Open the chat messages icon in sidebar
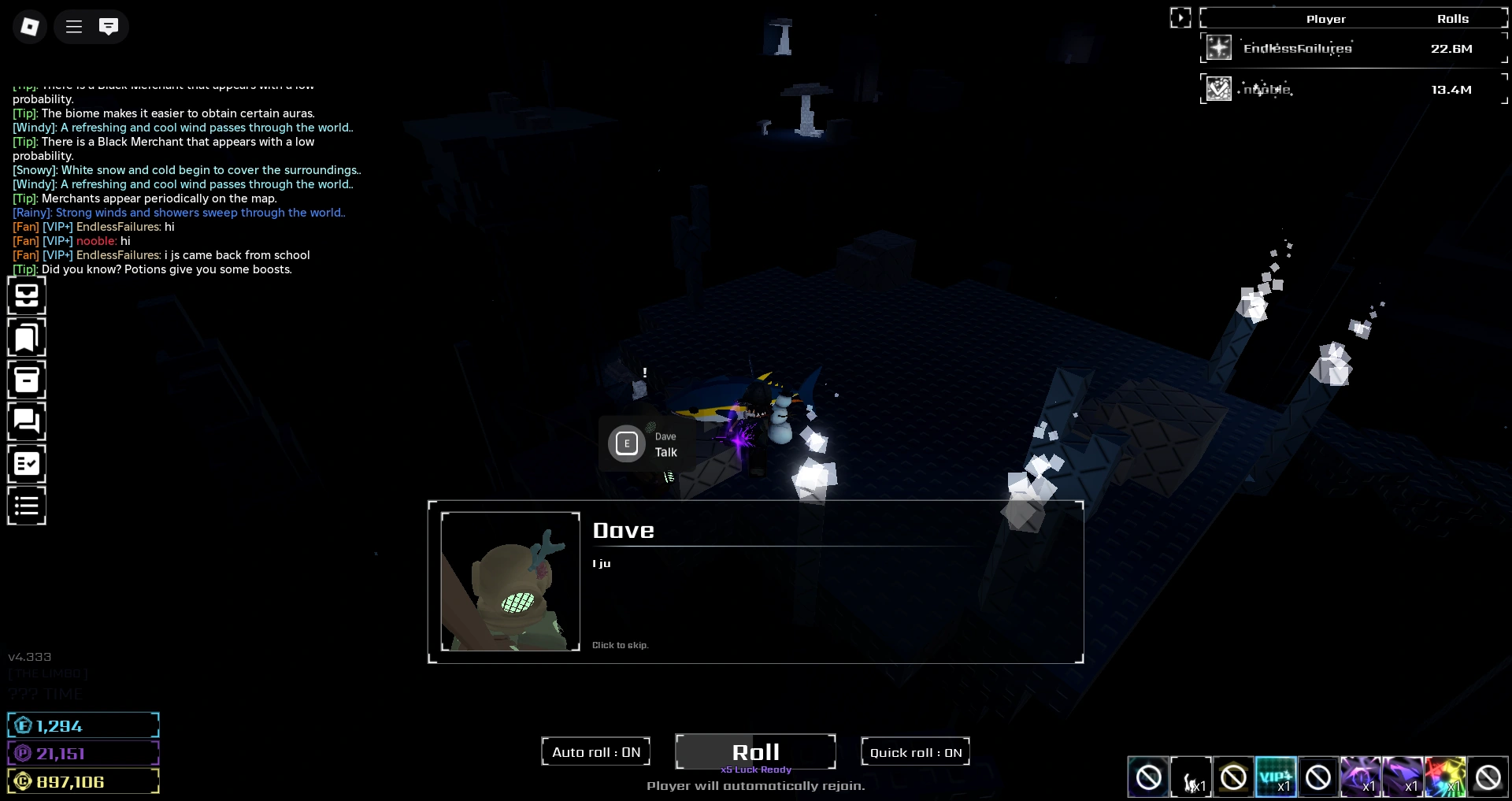This screenshot has width=1512, height=801. [27, 421]
